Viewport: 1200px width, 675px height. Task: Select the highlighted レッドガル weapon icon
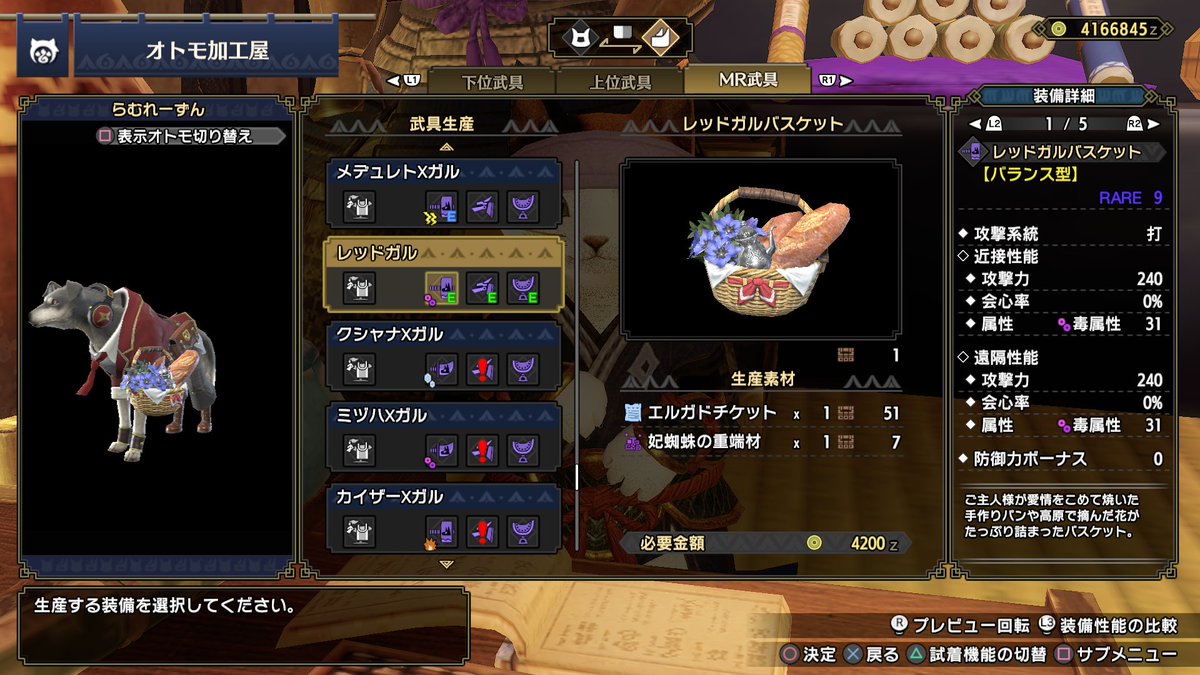[441, 288]
